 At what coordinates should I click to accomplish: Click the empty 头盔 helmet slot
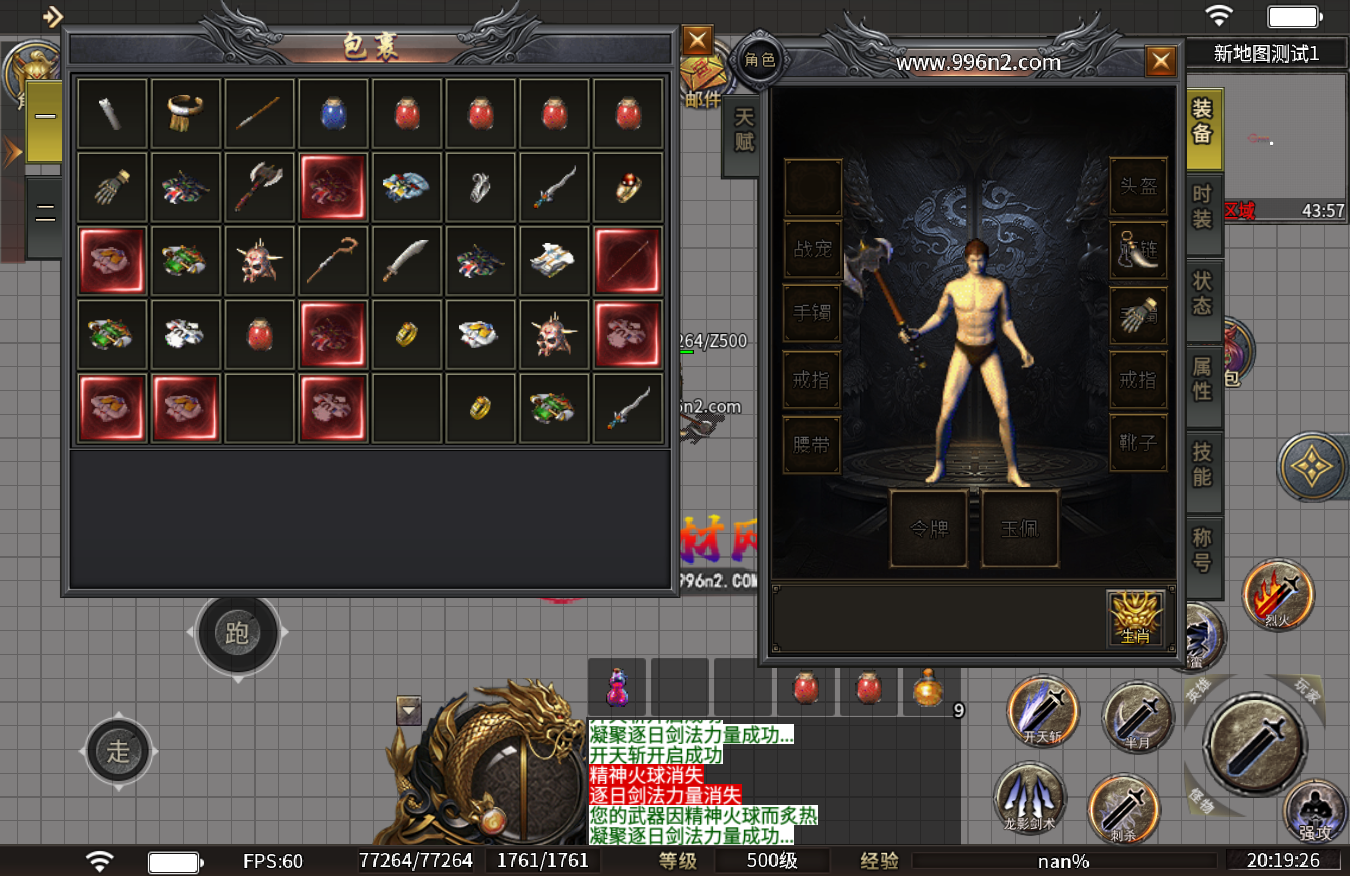1138,187
